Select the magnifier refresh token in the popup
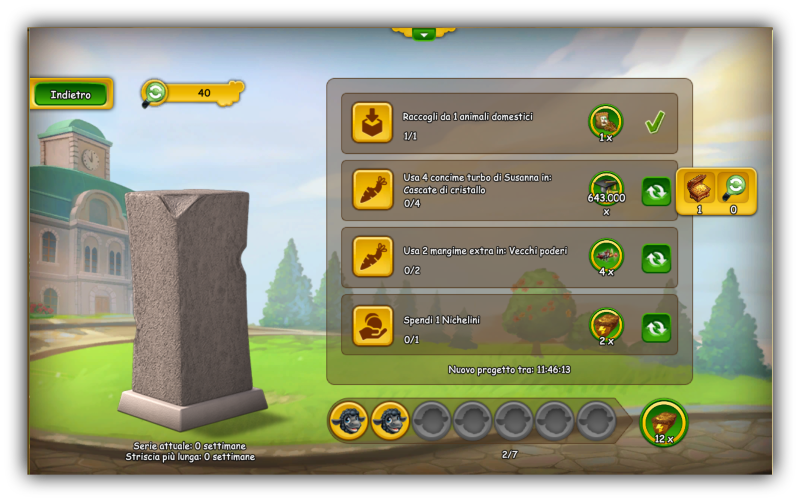 [x=733, y=188]
